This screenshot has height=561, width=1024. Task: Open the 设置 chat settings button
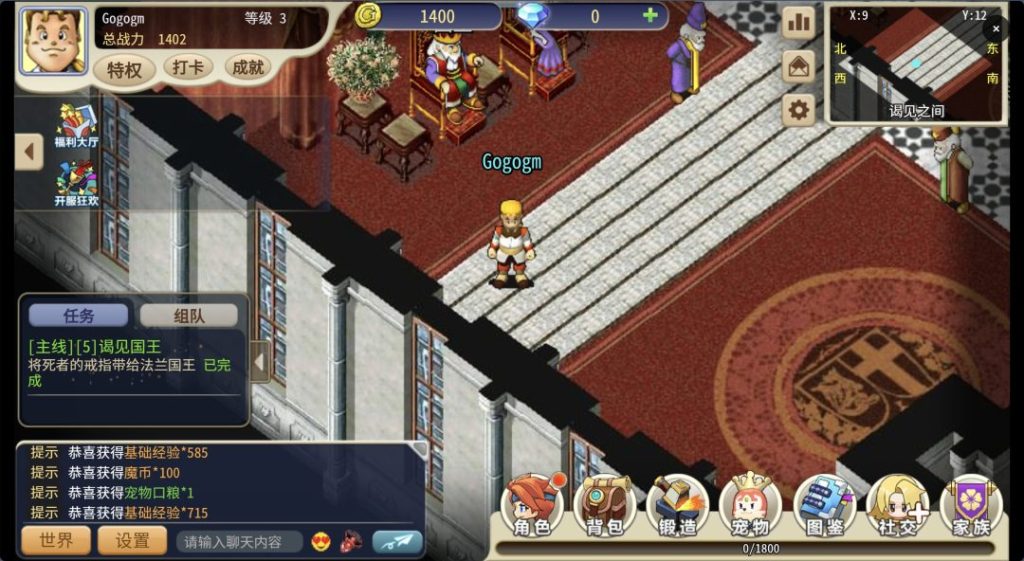pyautogui.click(x=133, y=541)
